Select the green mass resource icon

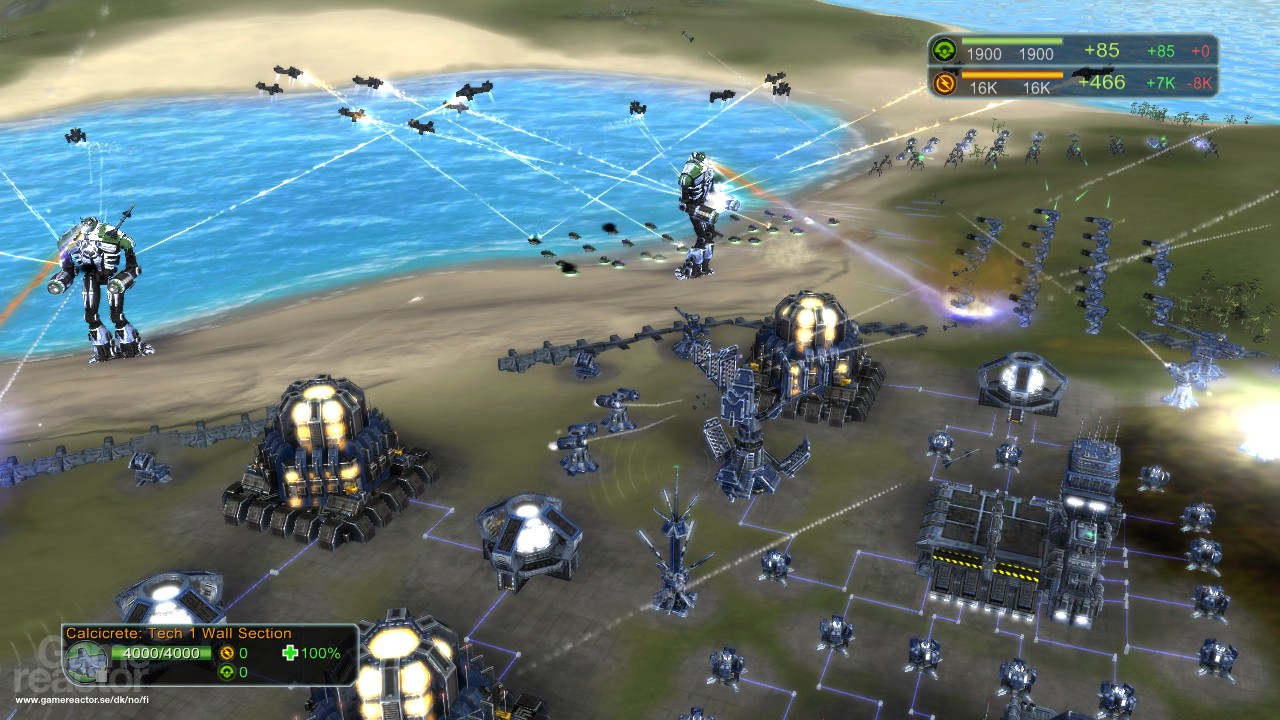942,51
